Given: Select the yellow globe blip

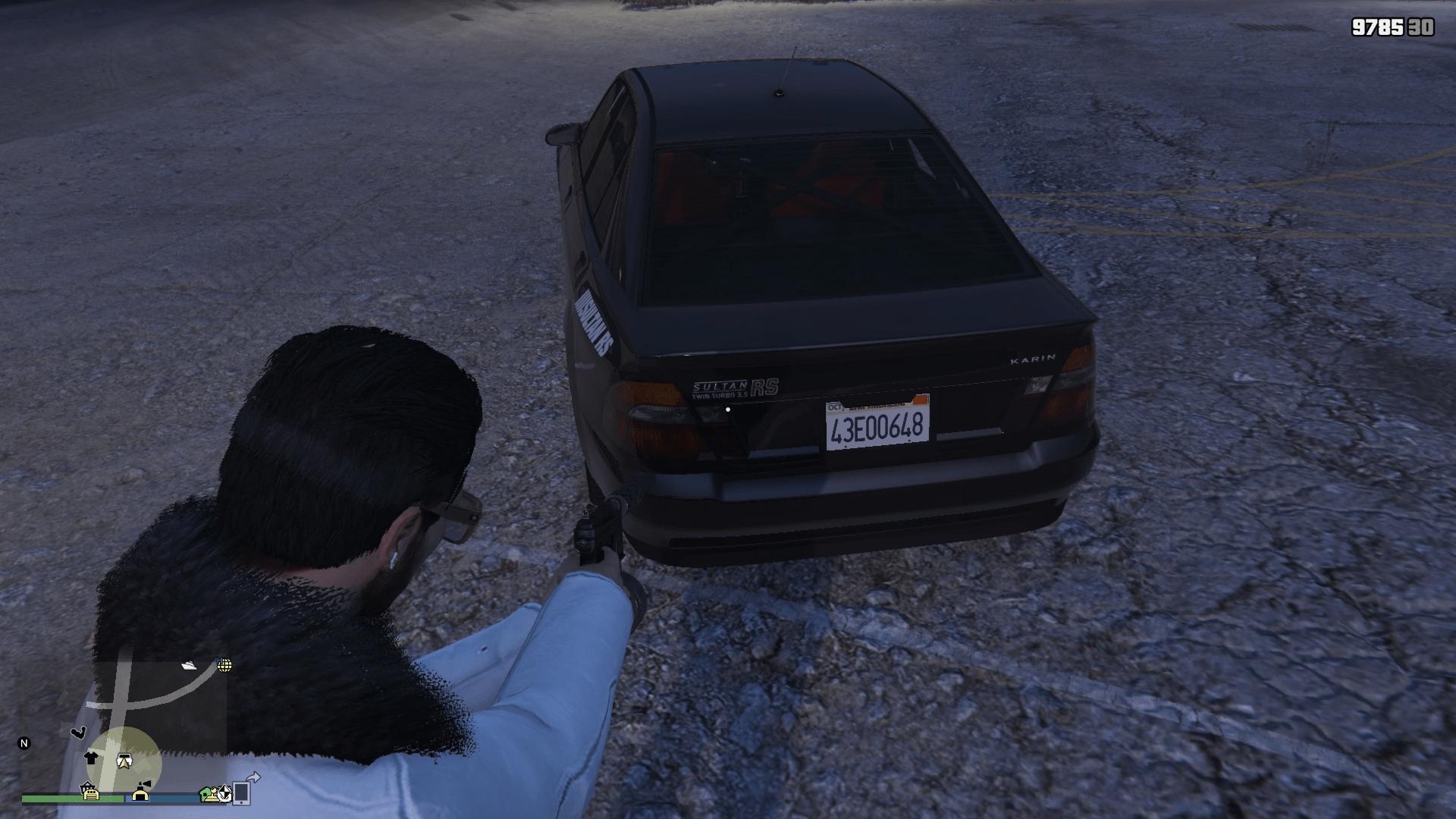Looking at the screenshot, I should click(x=224, y=665).
